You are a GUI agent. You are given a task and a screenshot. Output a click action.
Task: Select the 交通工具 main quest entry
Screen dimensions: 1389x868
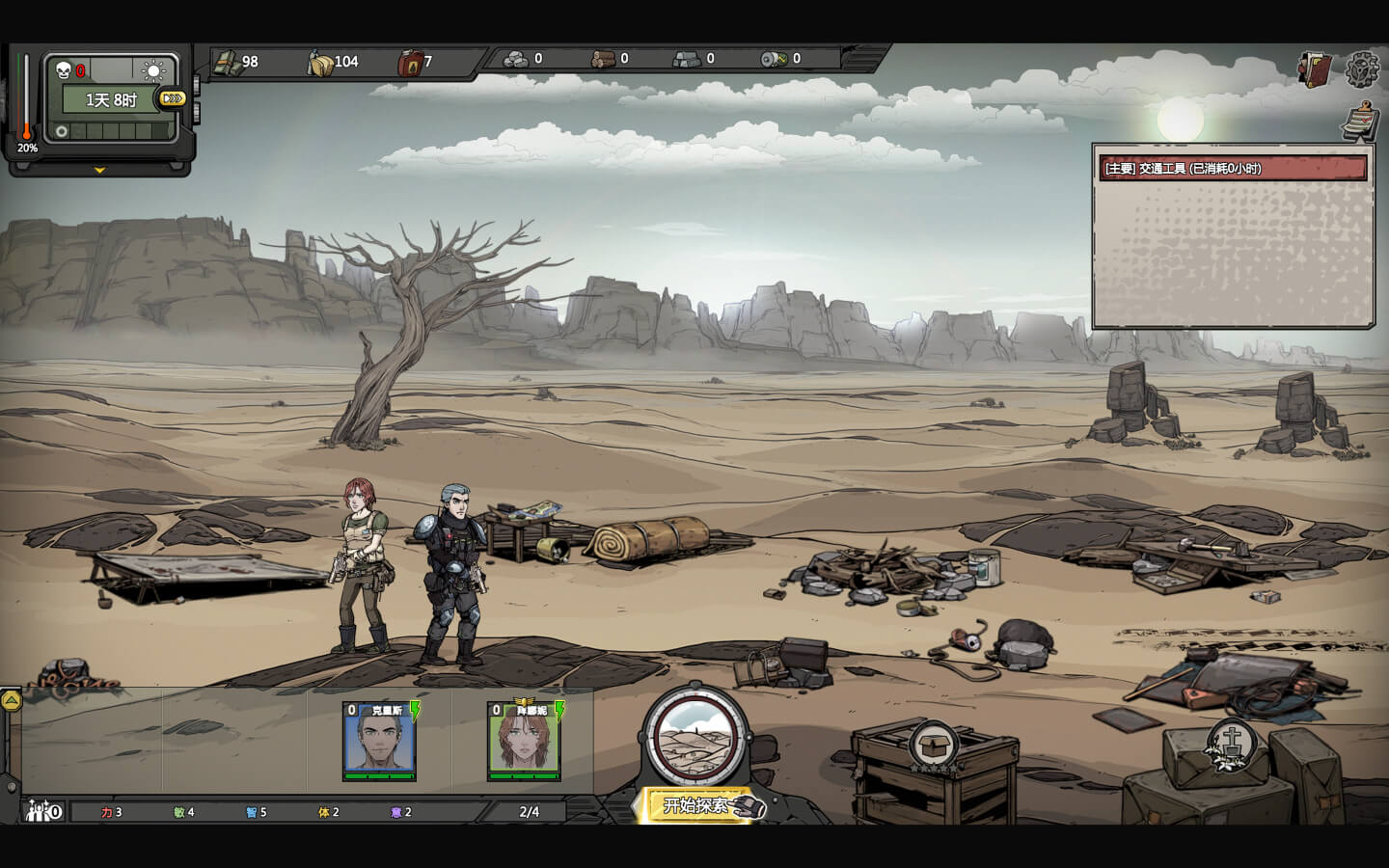point(1232,169)
